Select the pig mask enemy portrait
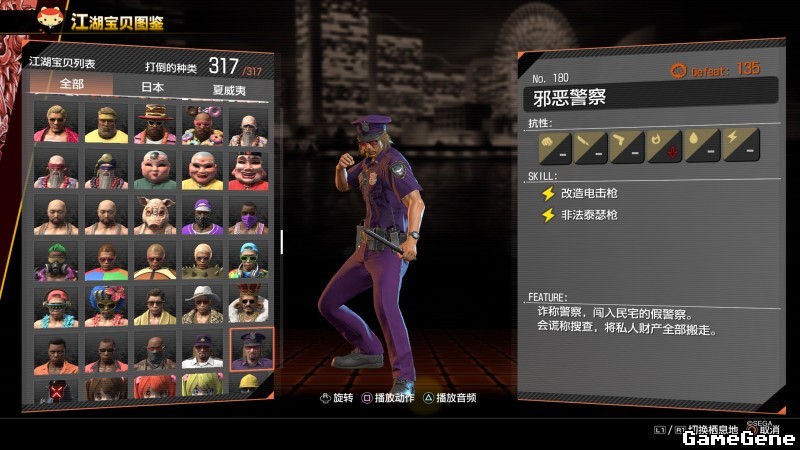800x450 pixels. pyautogui.click(x=153, y=214)
